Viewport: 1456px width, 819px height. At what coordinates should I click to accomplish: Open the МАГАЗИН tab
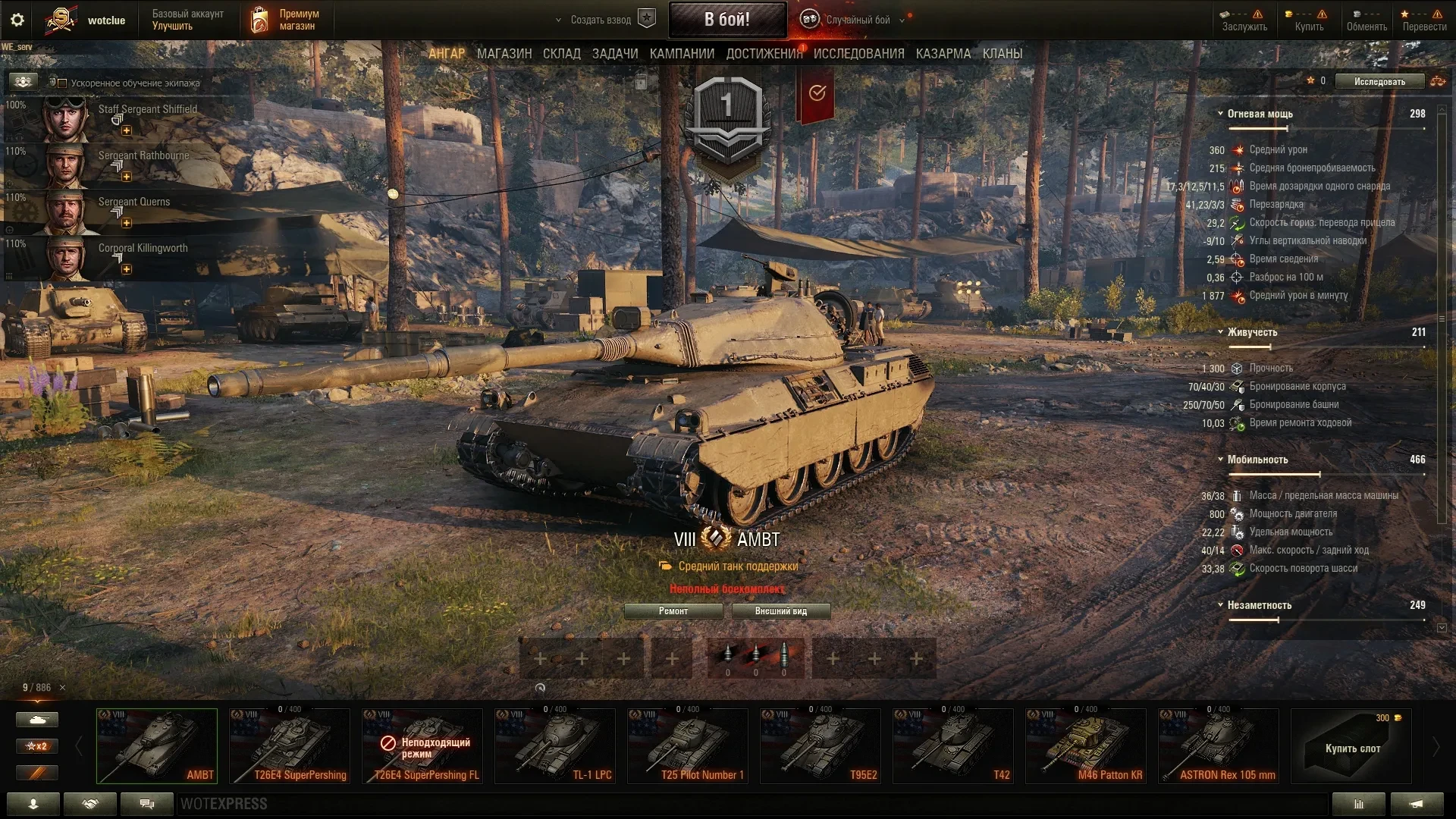504,54
